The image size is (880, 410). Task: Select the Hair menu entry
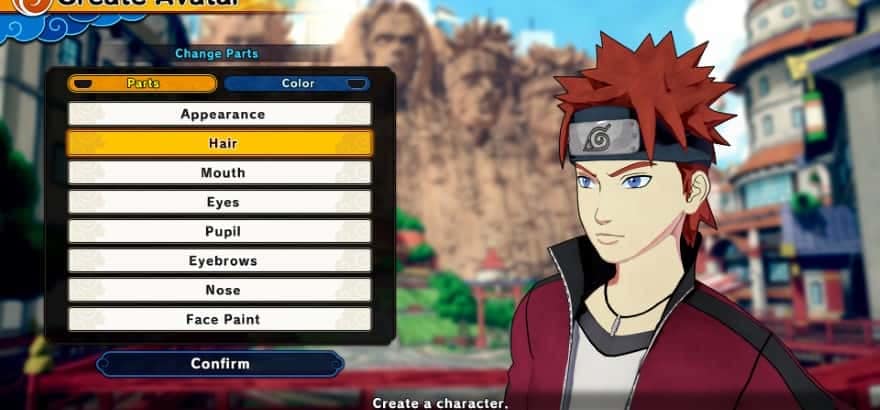point(220,143)
